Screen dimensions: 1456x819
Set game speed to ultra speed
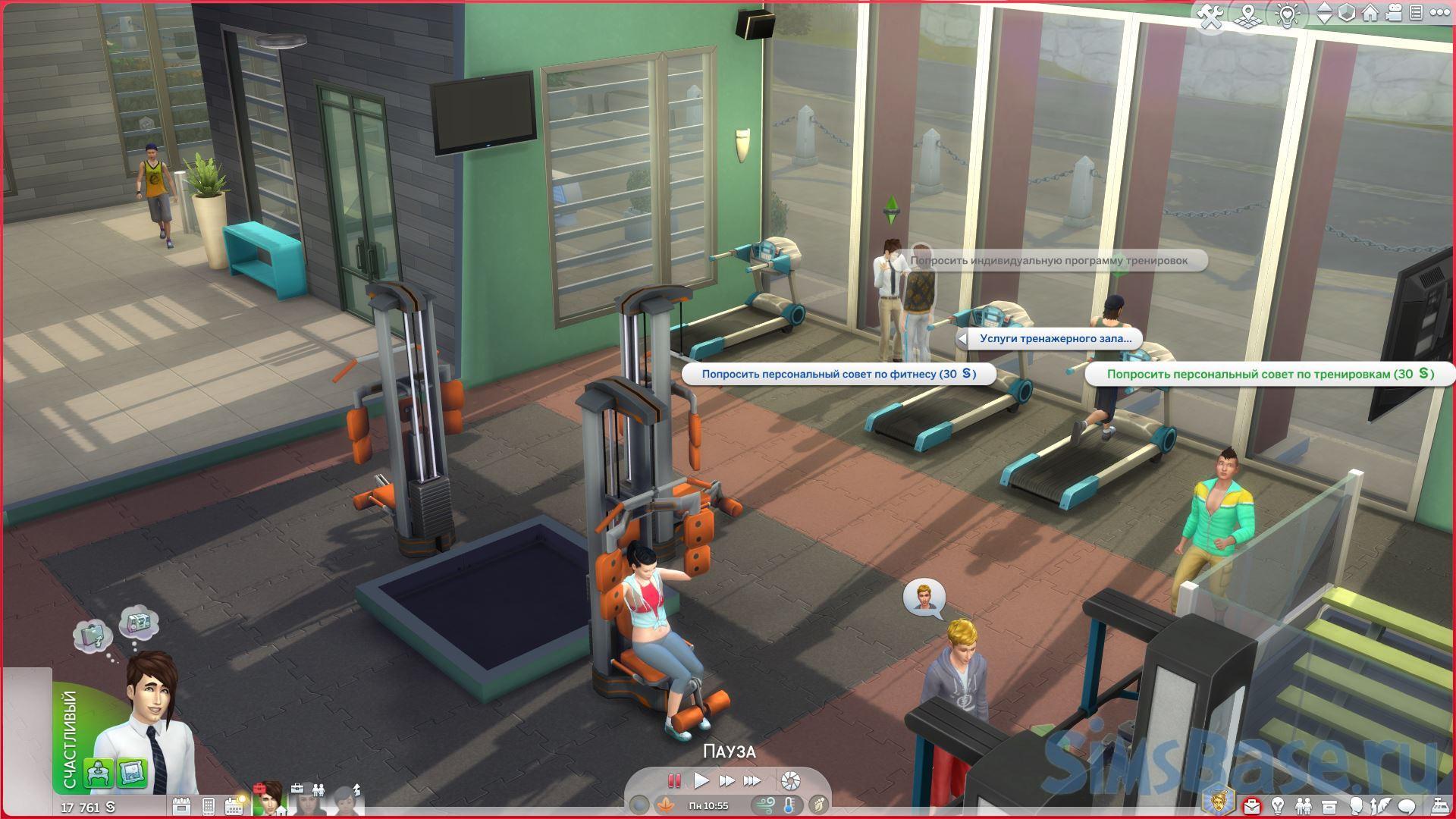click(x=752, y=780)
